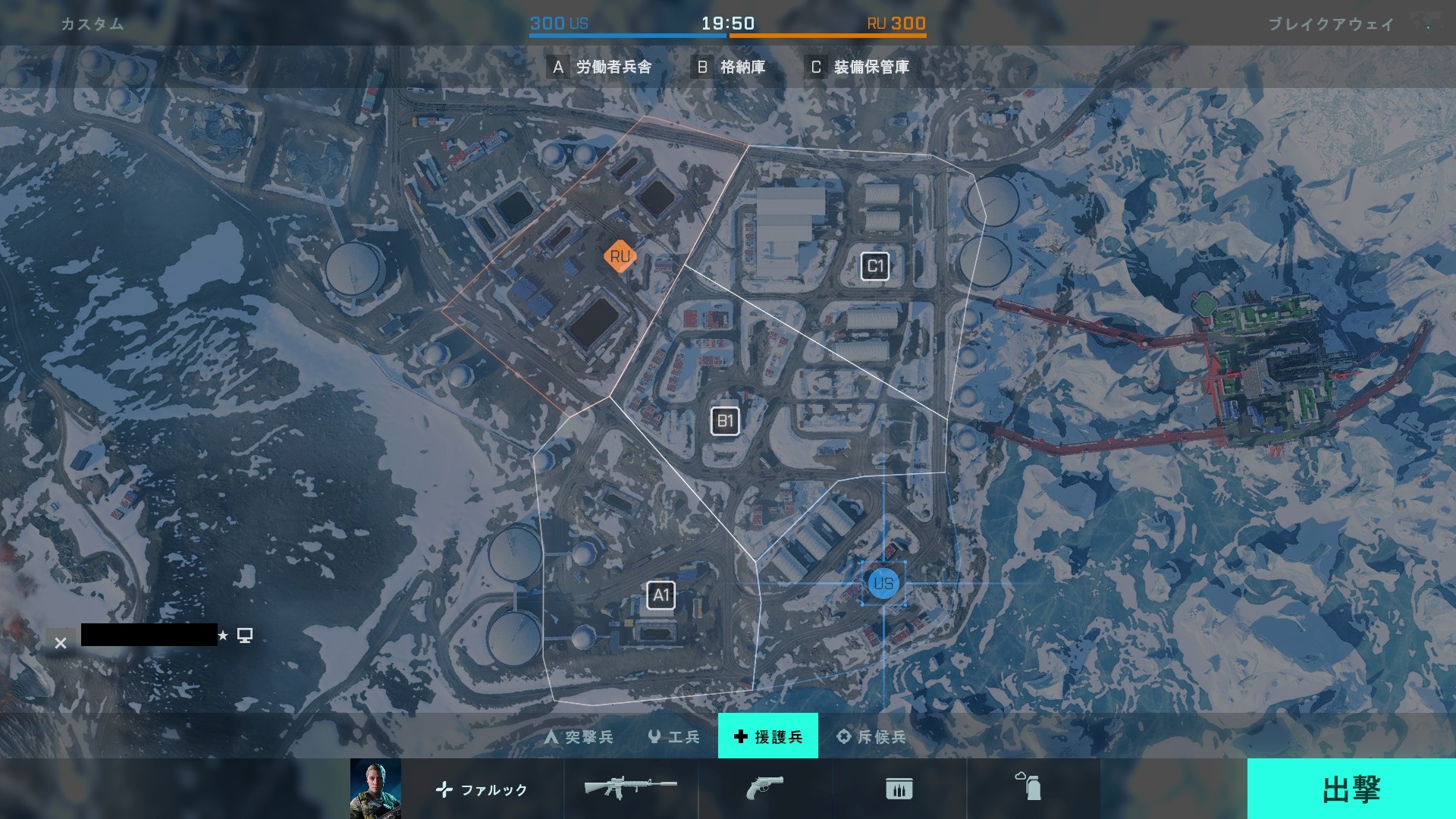Select the revolver sidearm slot
Screen dimensions: 1456x819
point(764,789)
